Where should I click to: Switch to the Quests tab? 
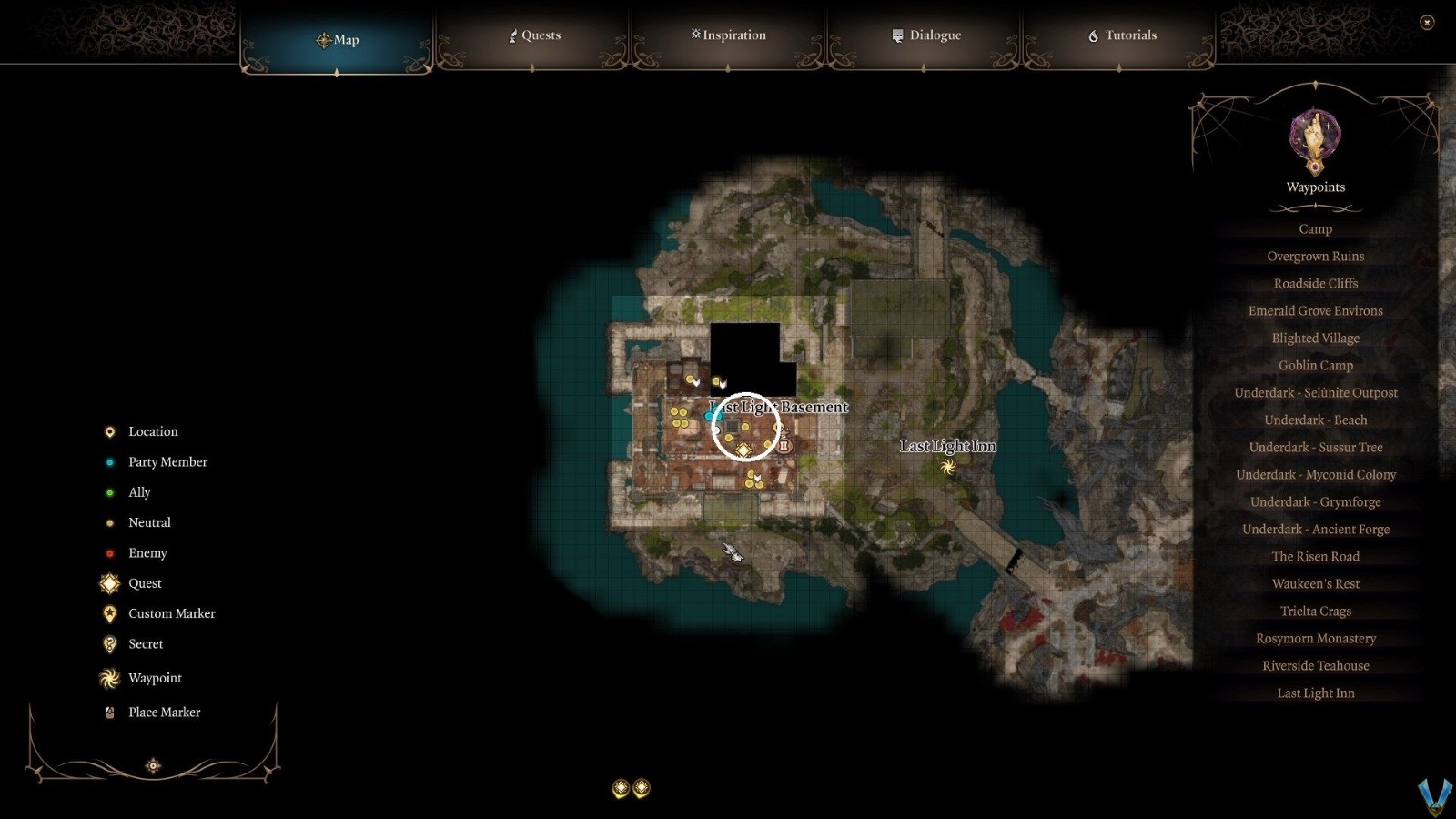tap(535, 35)
